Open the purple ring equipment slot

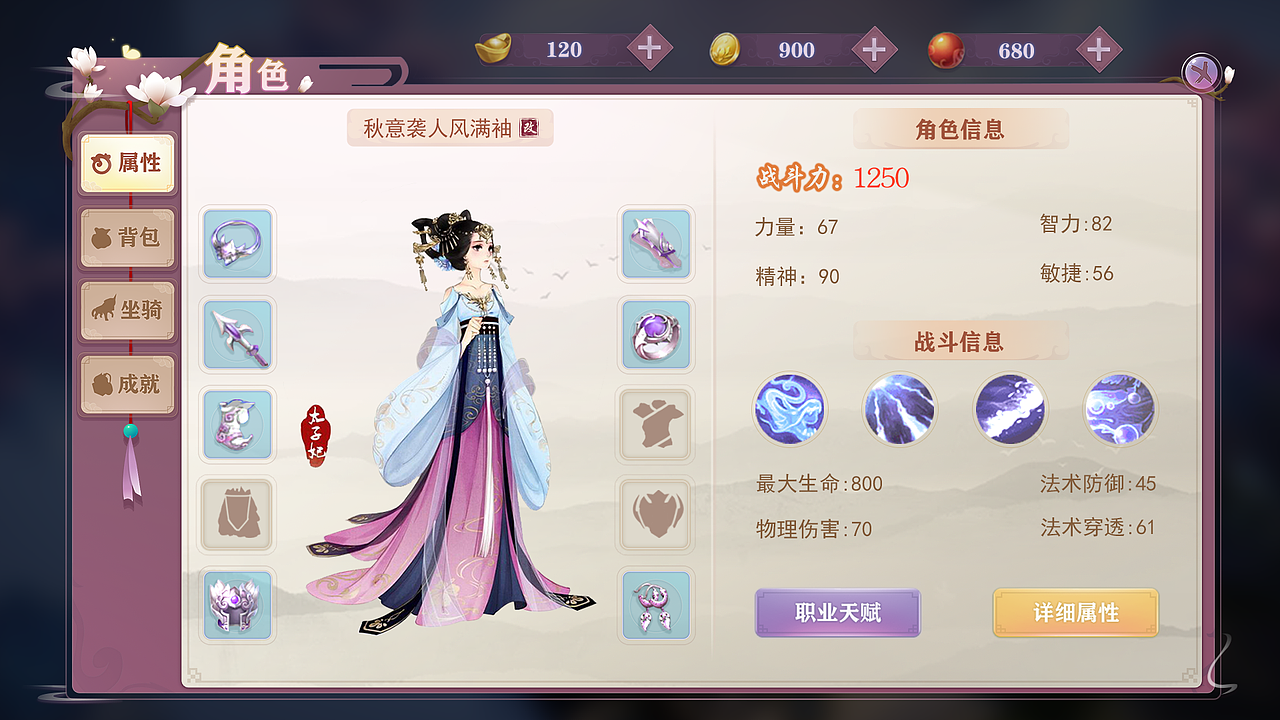point(655,335)
